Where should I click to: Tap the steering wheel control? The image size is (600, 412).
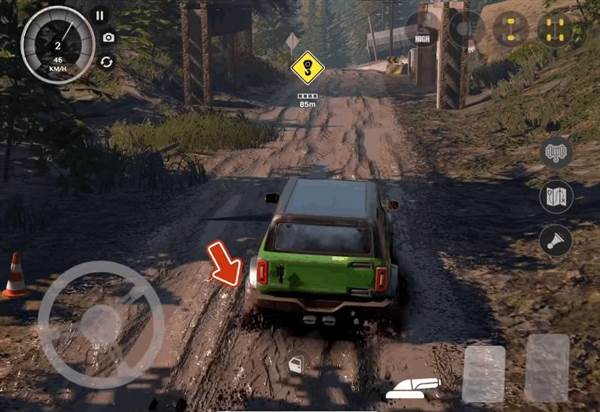[x=100, y=324]
